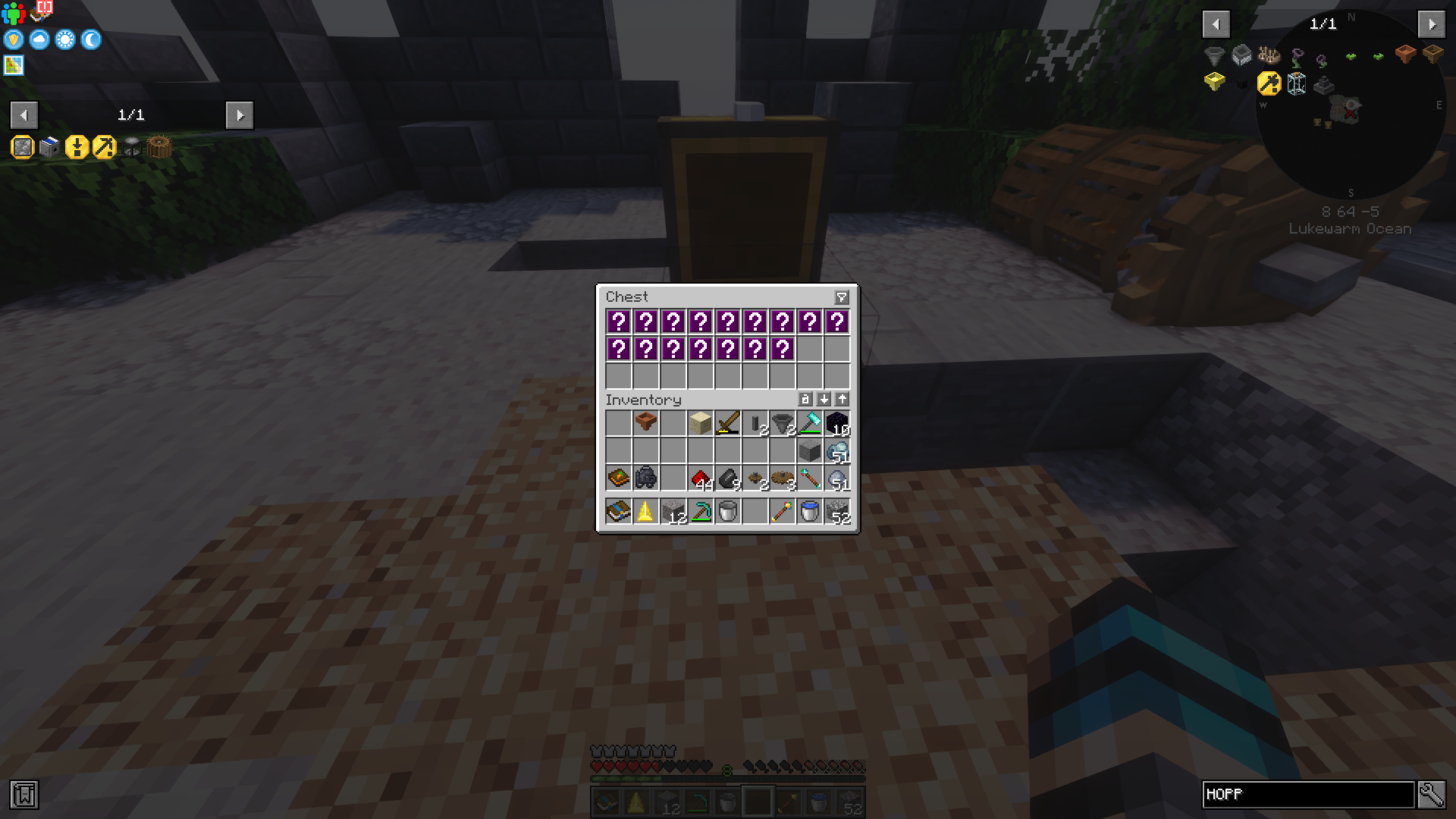Screen dimensions: 1456x819
Task: Click the previous arrow on the item list panel
Action: (1216, 24)
